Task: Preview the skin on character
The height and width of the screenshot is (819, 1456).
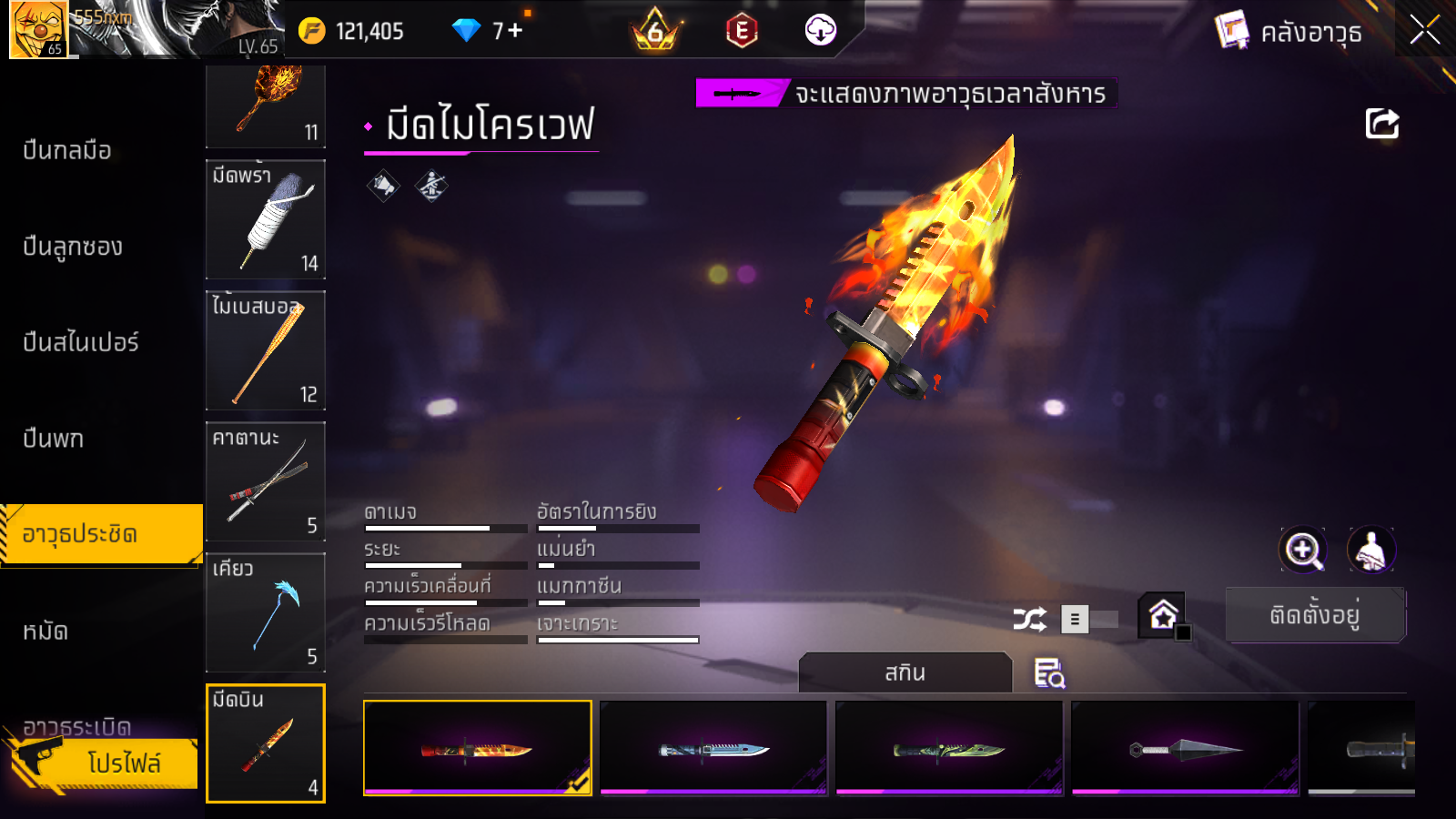Action: 1370,550
